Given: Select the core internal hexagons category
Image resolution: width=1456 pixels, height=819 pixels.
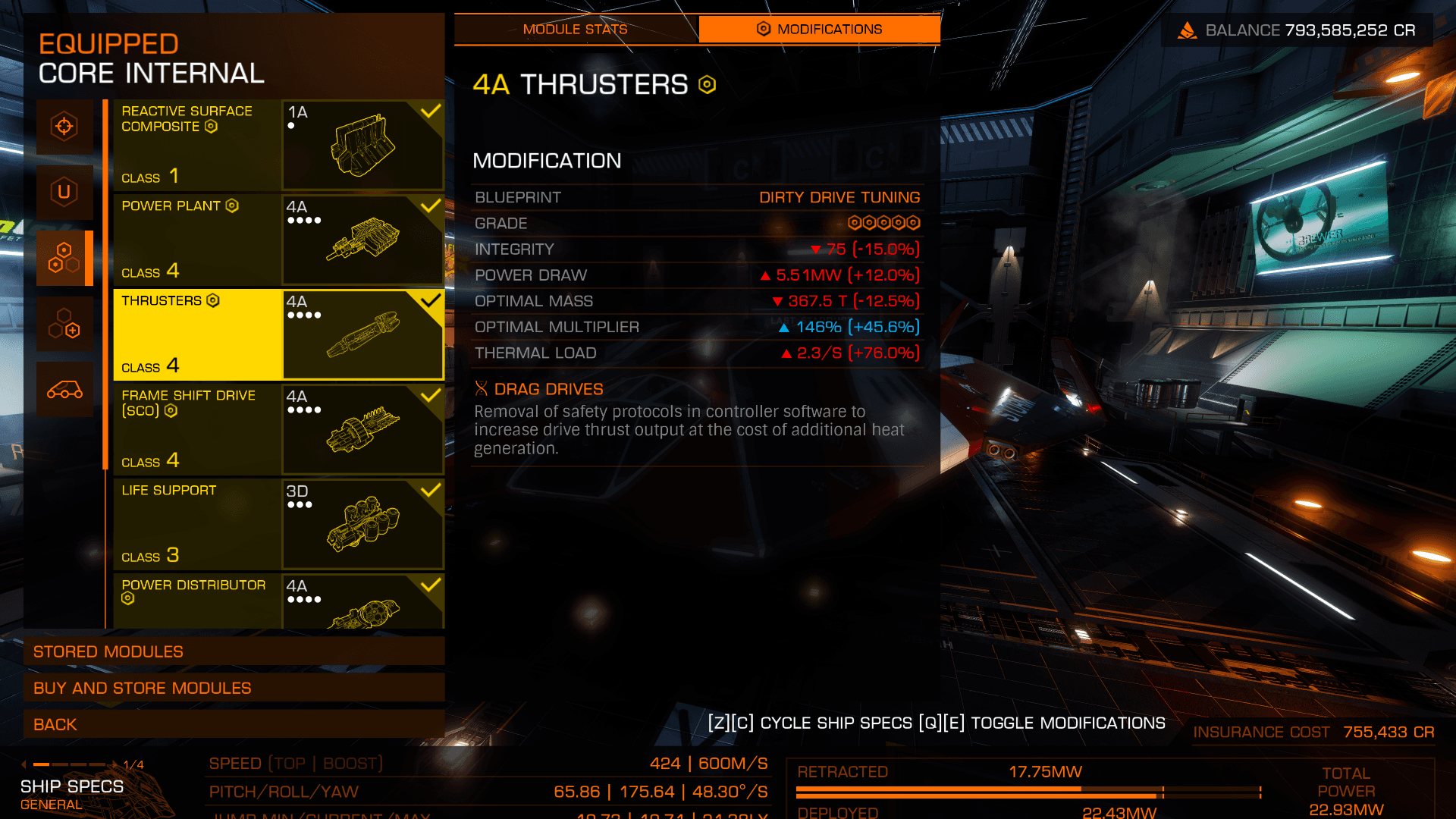Looking at the screenshot, I should coord(64,258).
